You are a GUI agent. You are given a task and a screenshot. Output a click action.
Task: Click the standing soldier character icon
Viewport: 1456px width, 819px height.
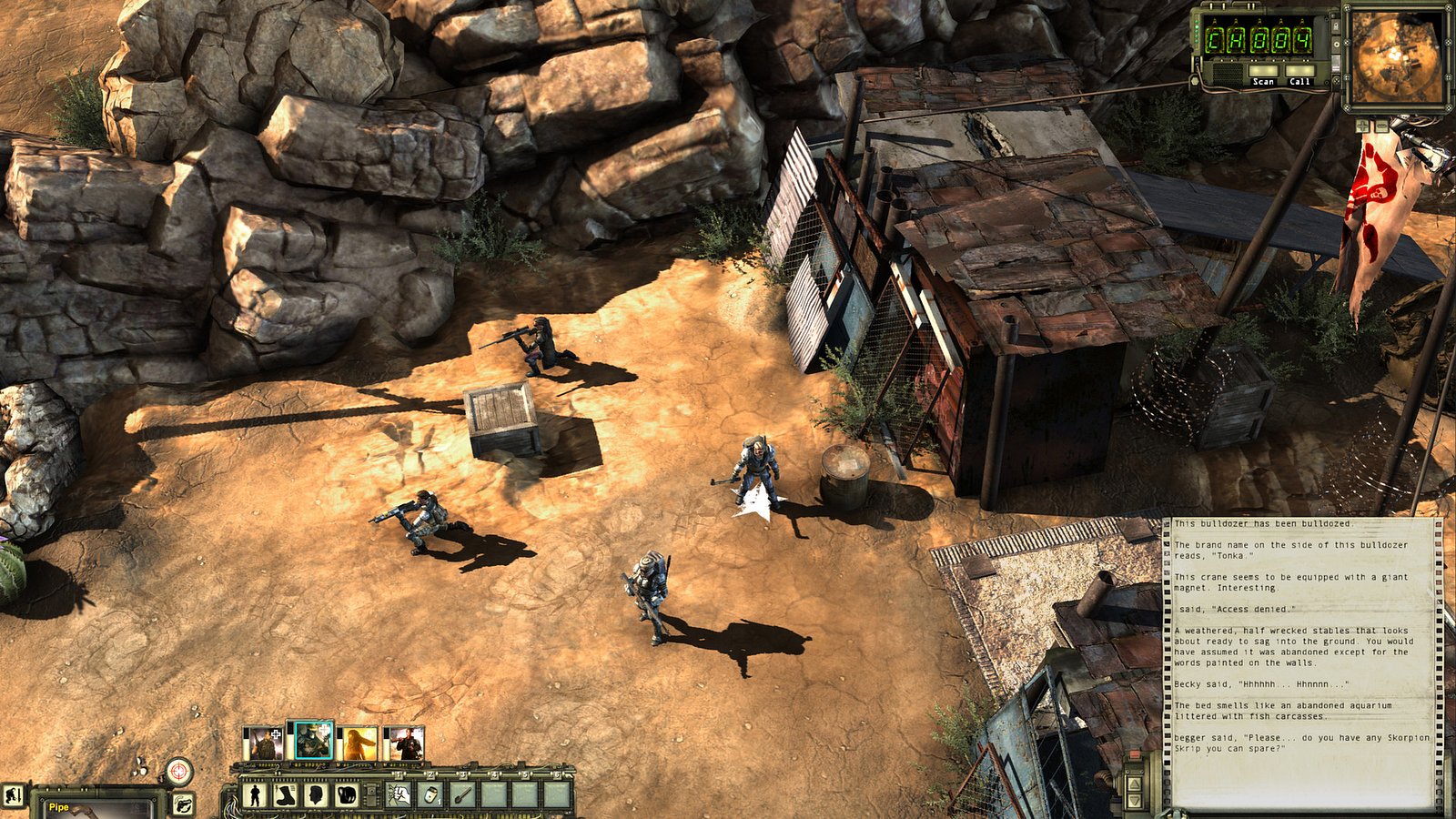point(254,794)
